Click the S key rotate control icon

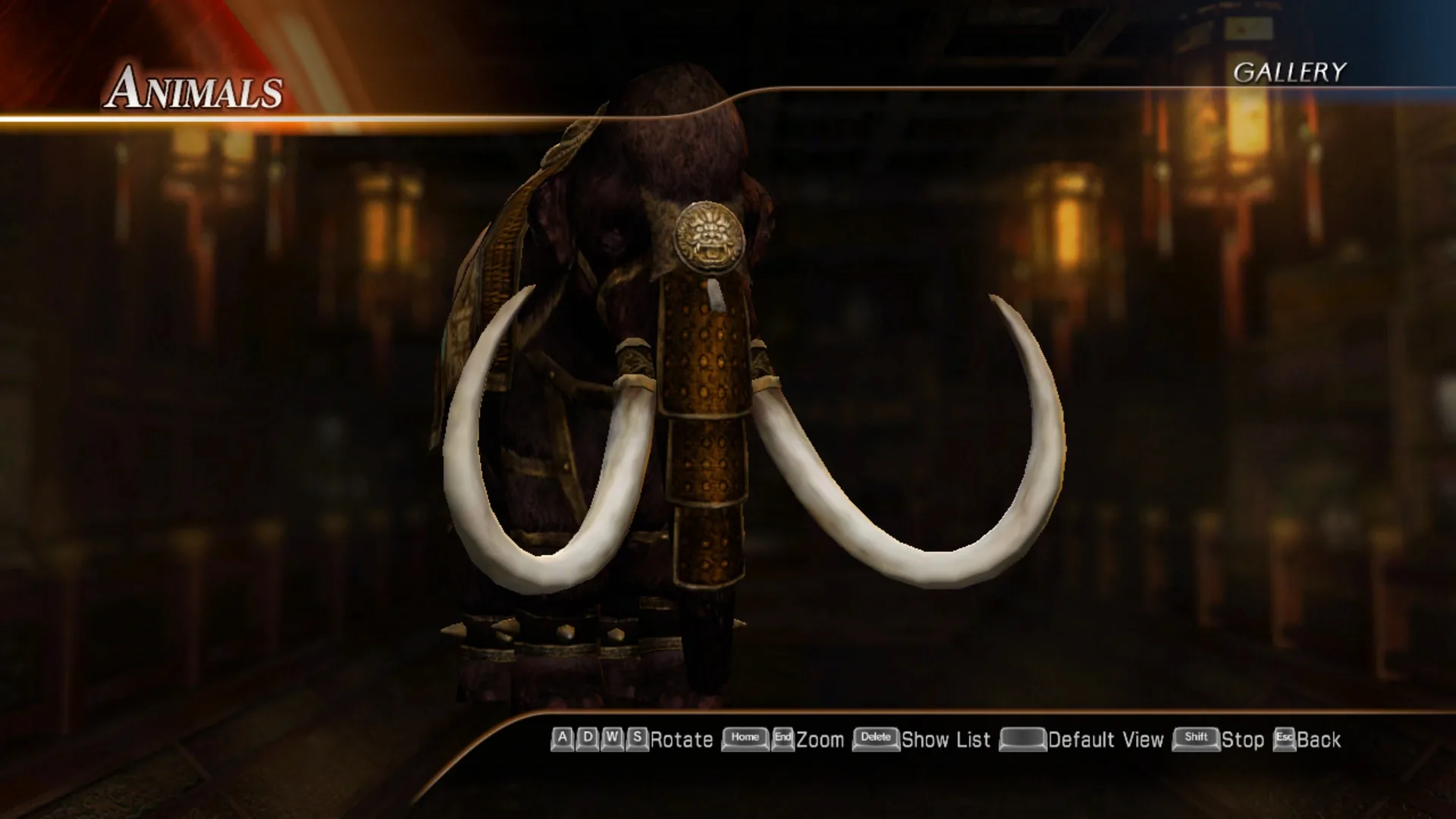[637, 738]
